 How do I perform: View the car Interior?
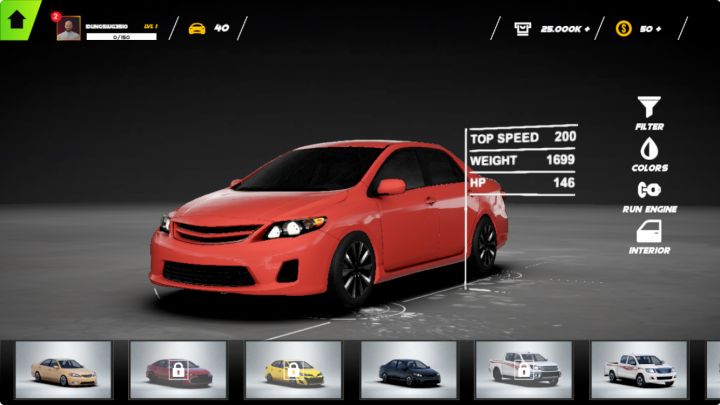pyautogui.click(x=649, y=232)
